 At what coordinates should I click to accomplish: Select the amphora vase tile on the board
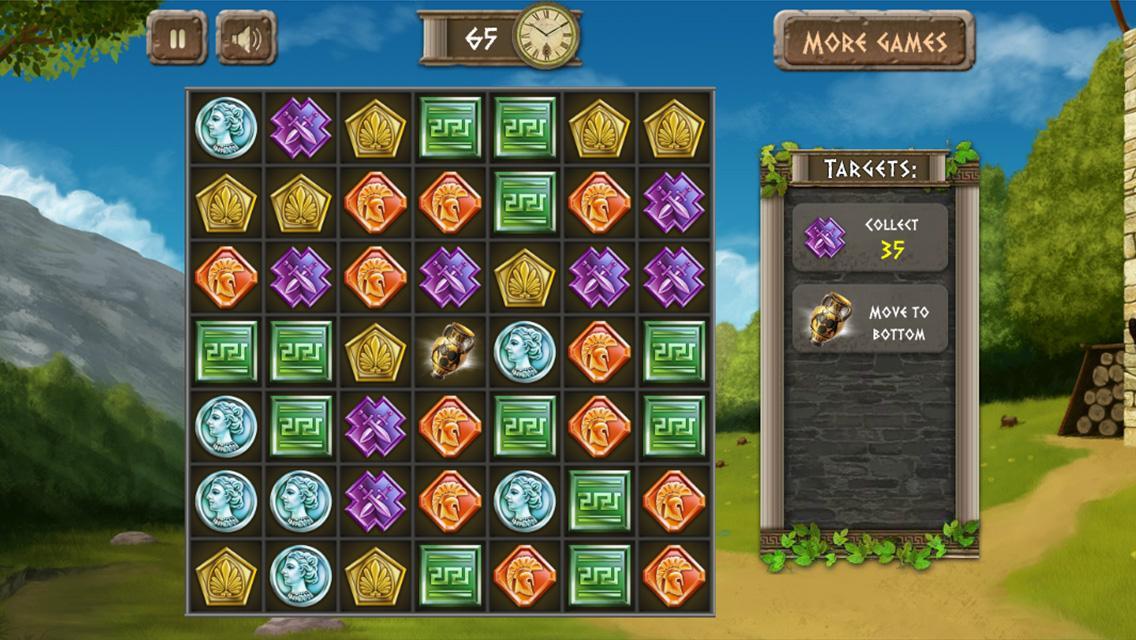(x=450, y=352)
